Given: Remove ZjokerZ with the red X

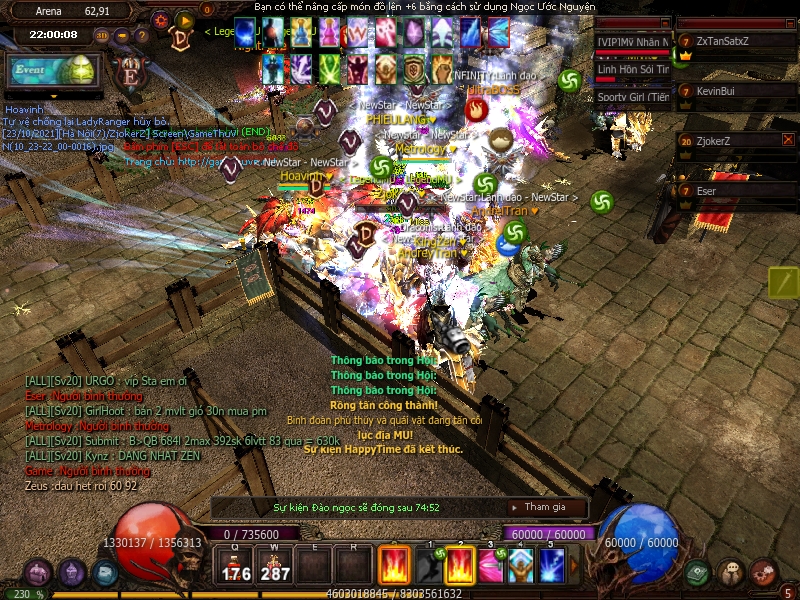Looking at the screenshot, I should point(788,140).
